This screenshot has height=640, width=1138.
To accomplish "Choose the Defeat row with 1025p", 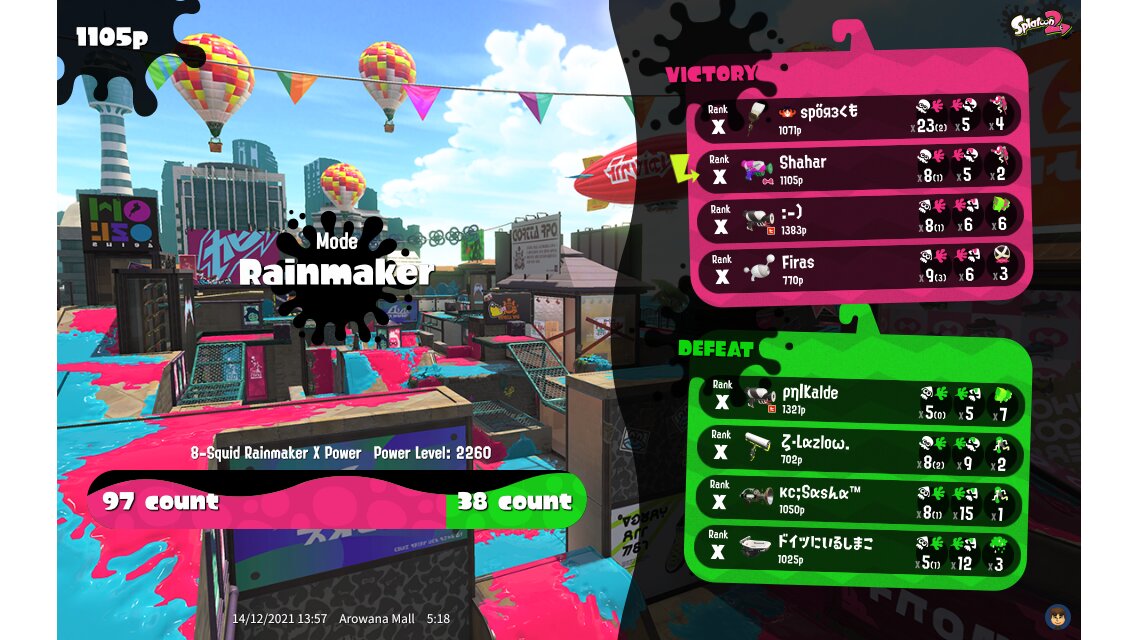I will [x=860, y=551].
